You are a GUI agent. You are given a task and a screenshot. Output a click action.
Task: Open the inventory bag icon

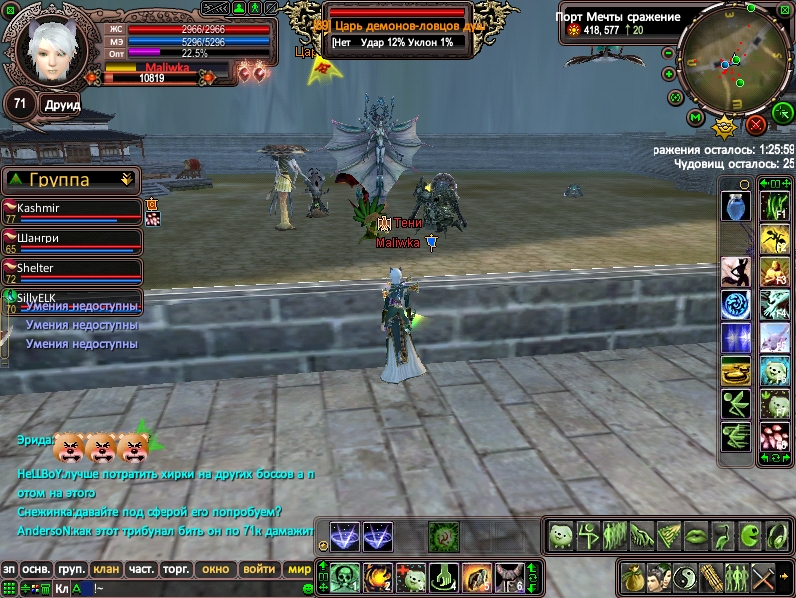[x=631, y=577]
